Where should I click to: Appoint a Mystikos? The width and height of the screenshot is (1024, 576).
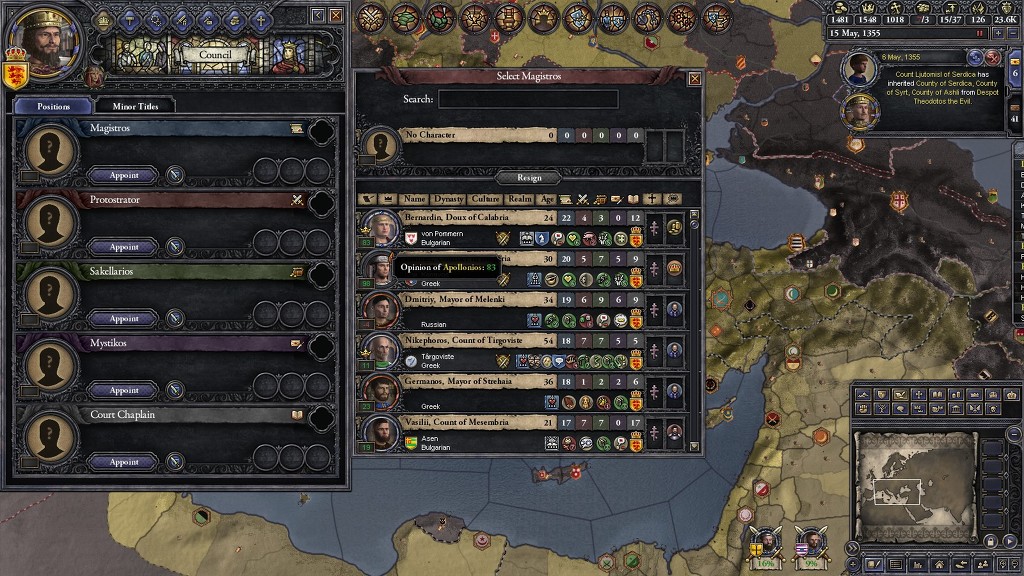tap(124, 390)
